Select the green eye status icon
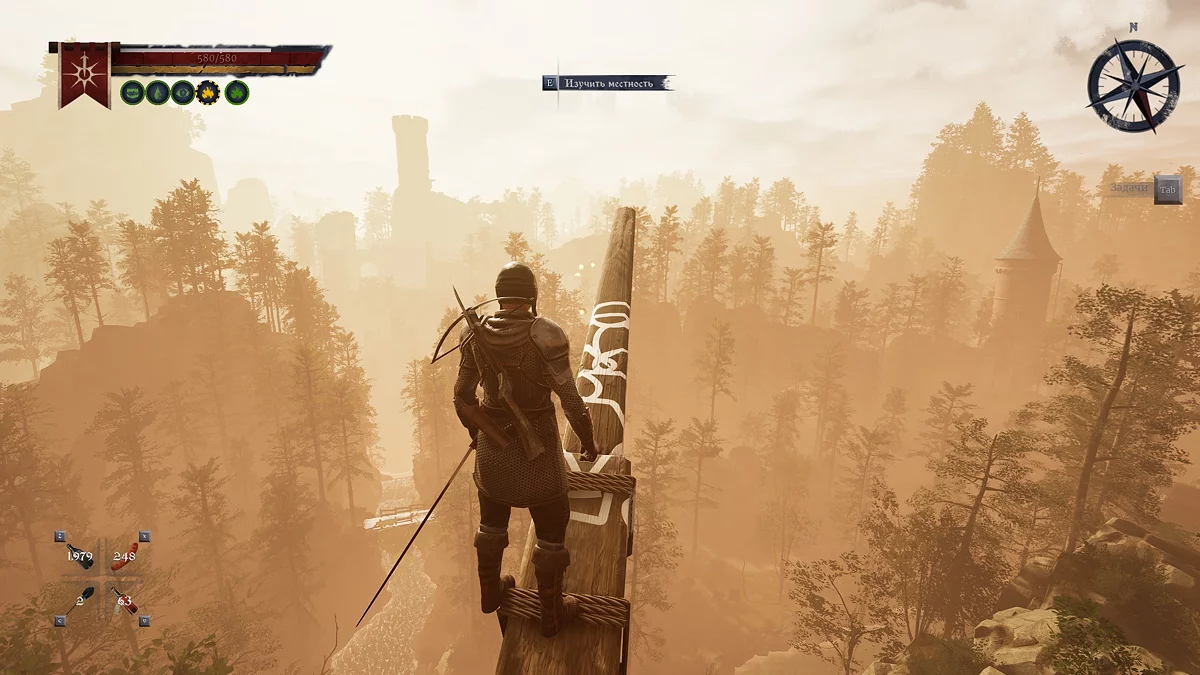Viewport: 1200px width, 675px height. pos(182,93)
